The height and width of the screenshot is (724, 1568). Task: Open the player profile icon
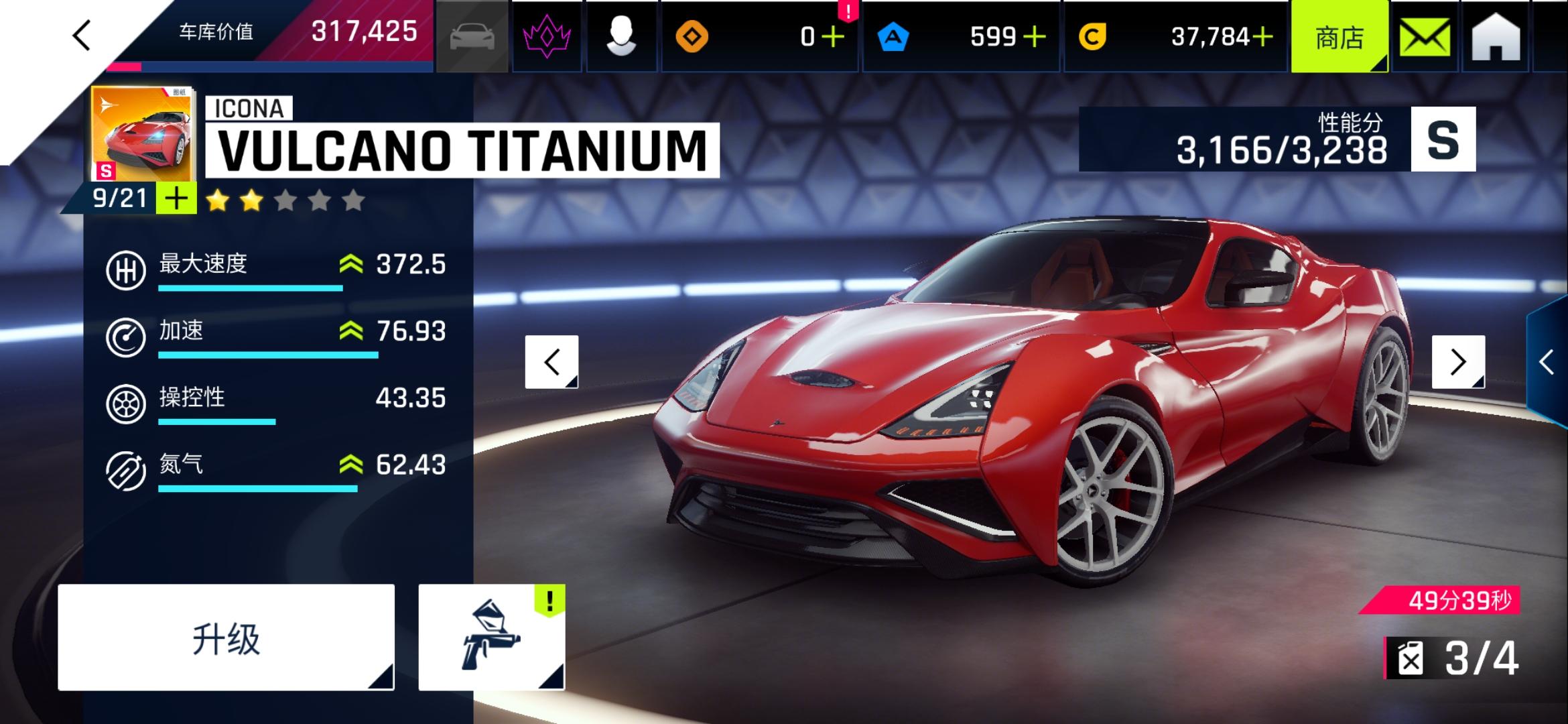pos(623,35)
